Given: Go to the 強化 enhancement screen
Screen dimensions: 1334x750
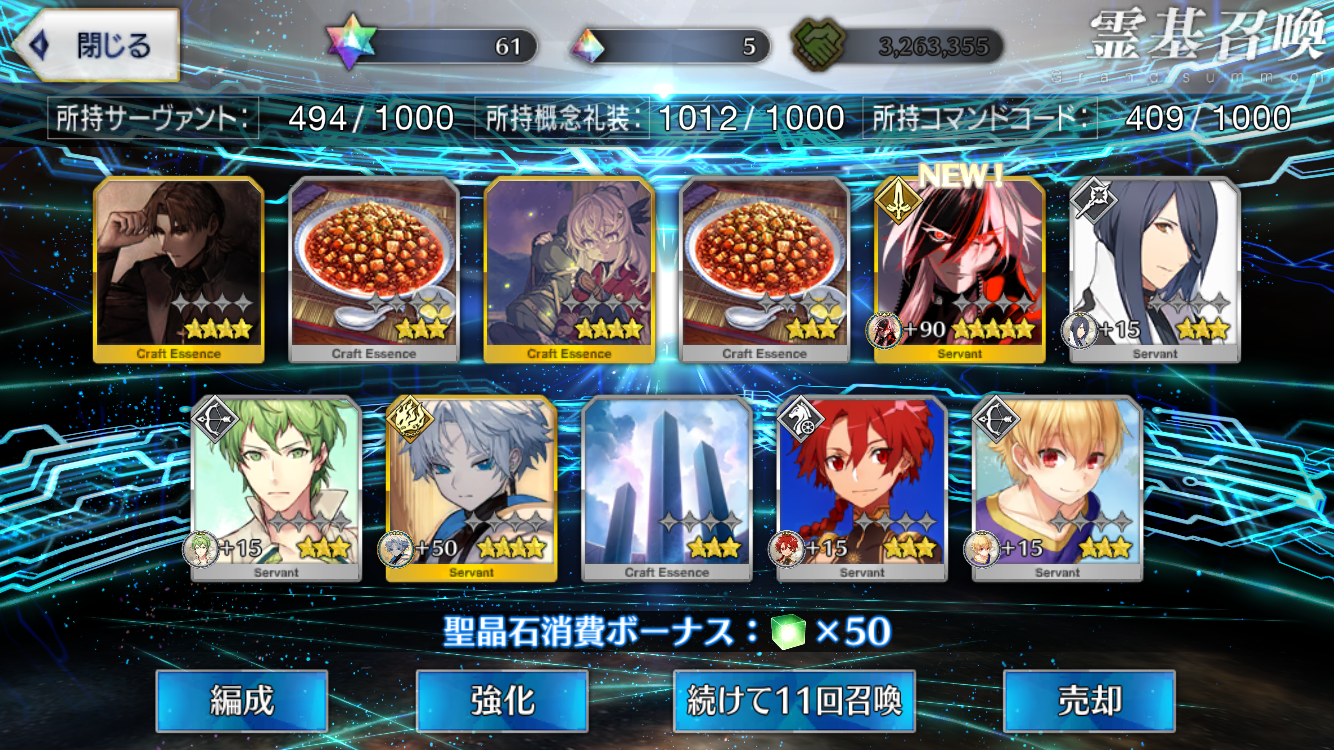Looking at the screenshot, I should [x=501, y=701].
